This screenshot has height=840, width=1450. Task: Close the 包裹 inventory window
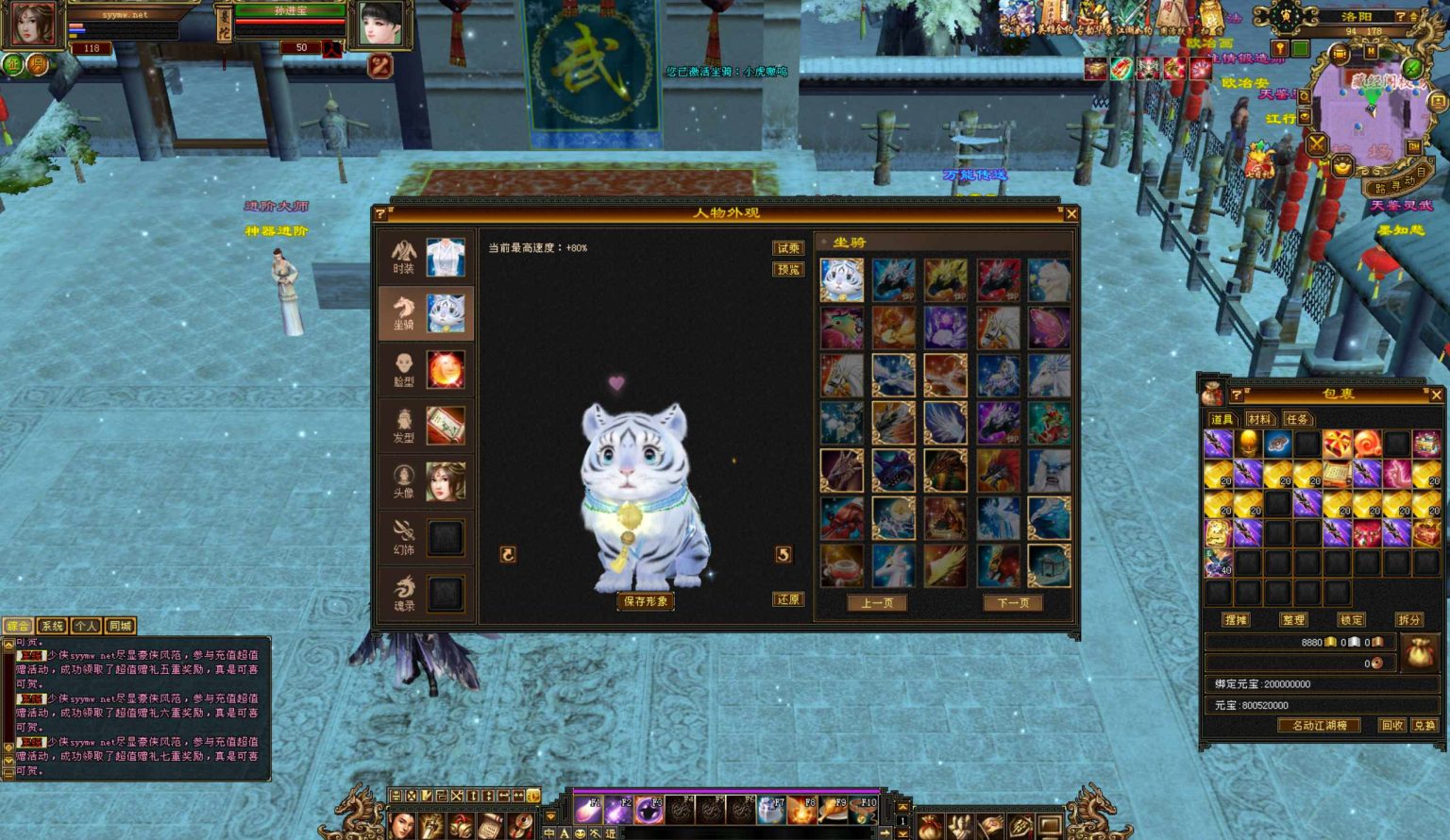coord(1436,395)
